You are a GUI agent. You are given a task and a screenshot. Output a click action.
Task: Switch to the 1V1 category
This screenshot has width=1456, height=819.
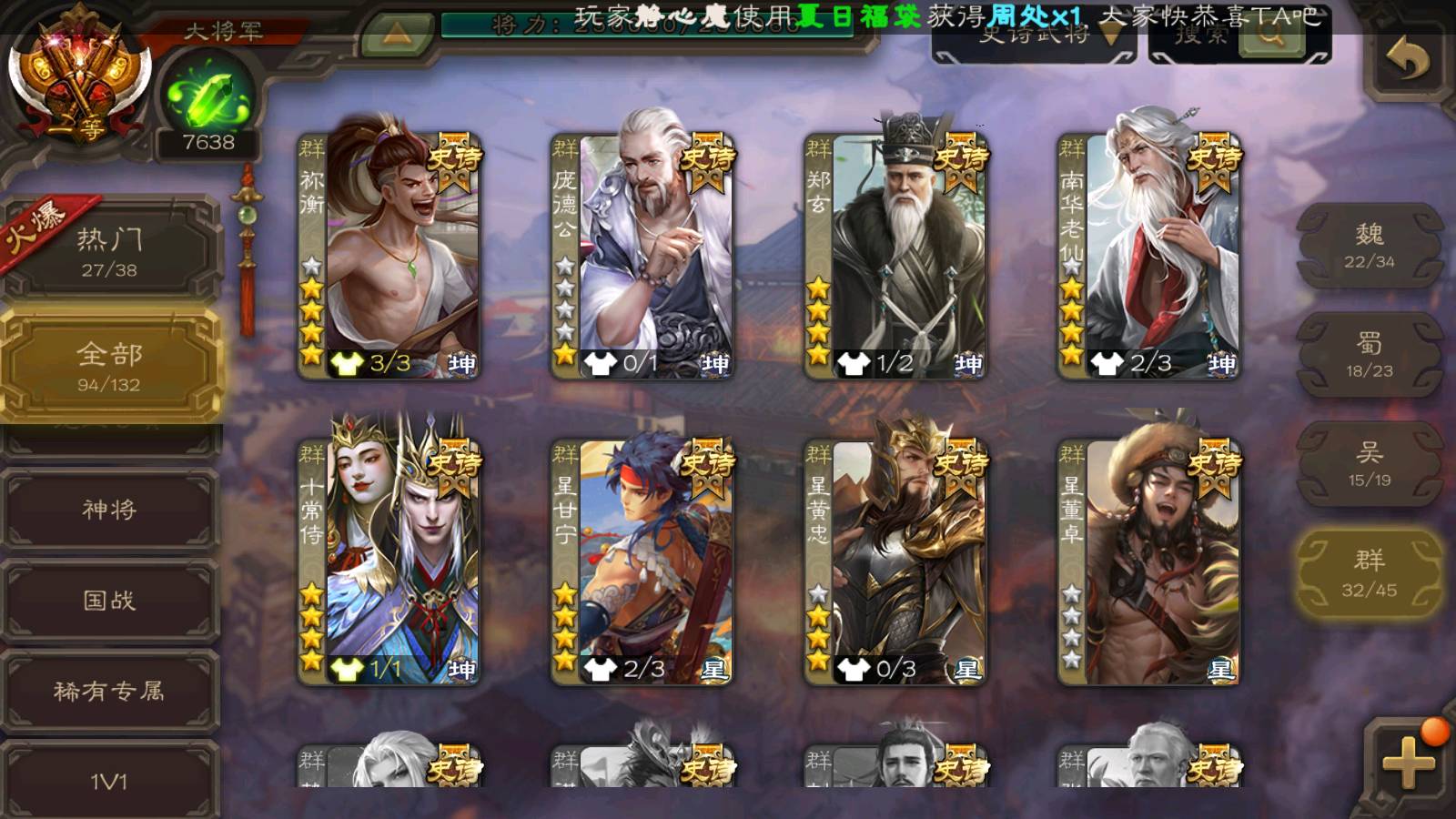click(109, 781)
